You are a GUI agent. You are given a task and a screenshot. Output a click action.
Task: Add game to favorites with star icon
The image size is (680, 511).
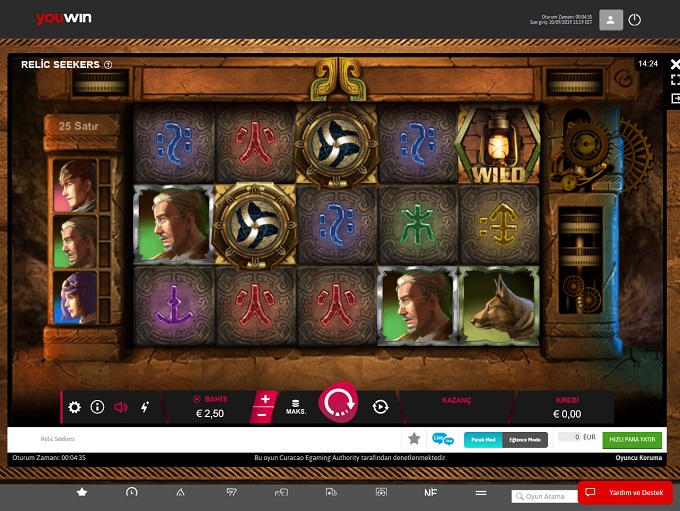click(414, 439)
